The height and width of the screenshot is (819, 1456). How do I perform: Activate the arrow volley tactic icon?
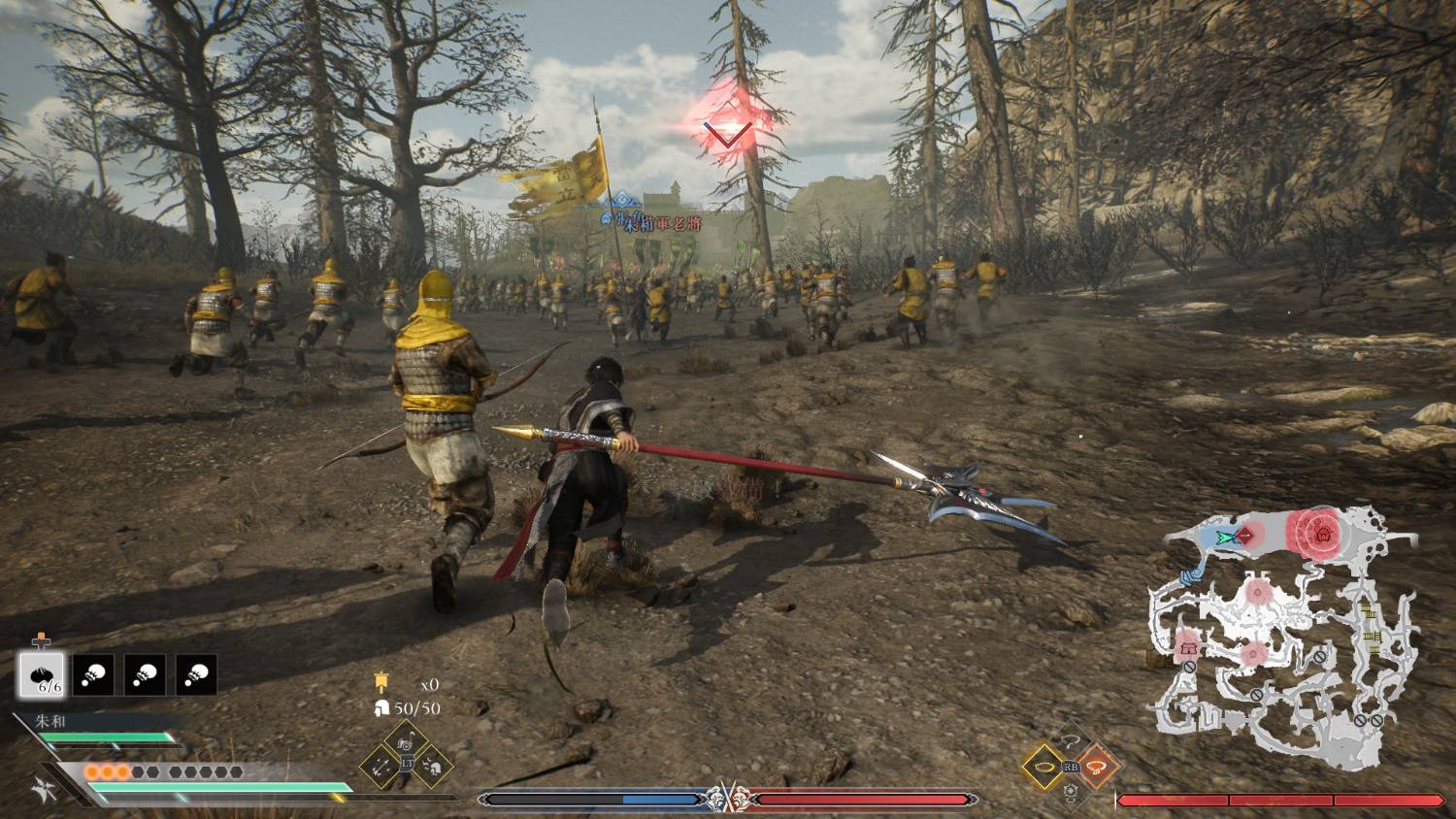pos(381,767)
